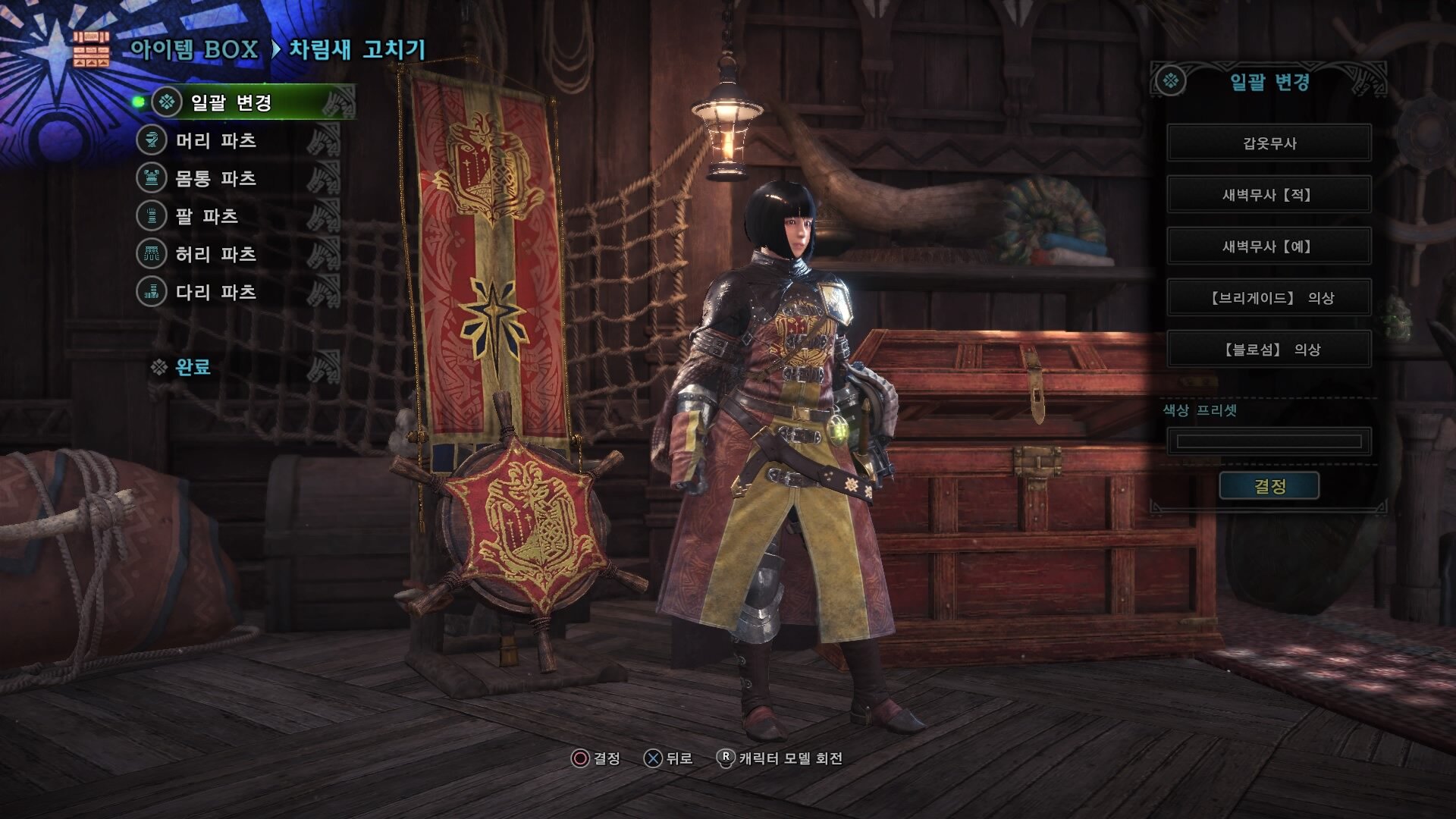Open the 색상 프리셋 color bar
1456x819 pixels.
[x=1269, y=441]
